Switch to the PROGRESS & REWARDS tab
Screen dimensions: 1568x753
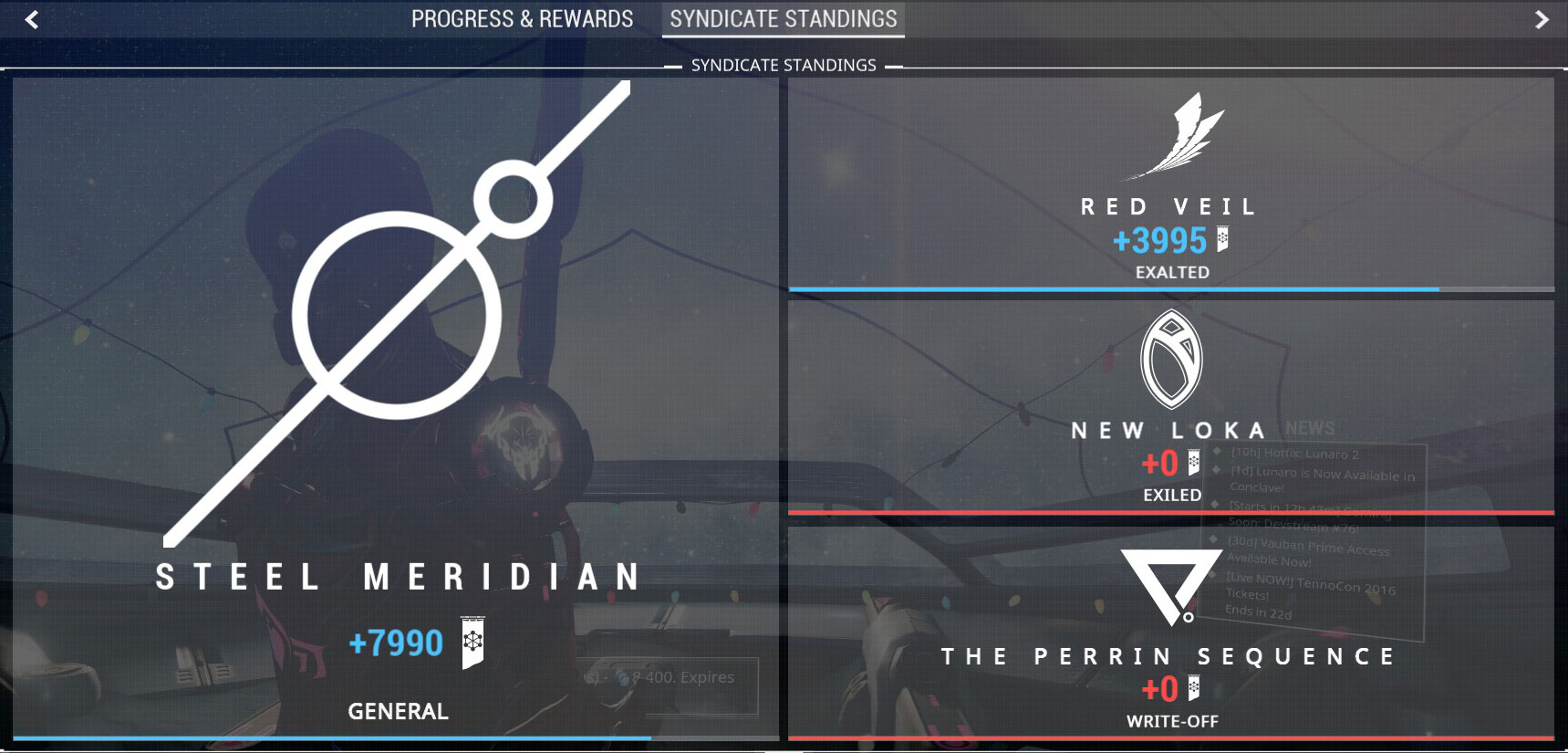click(x=523, y=18)
